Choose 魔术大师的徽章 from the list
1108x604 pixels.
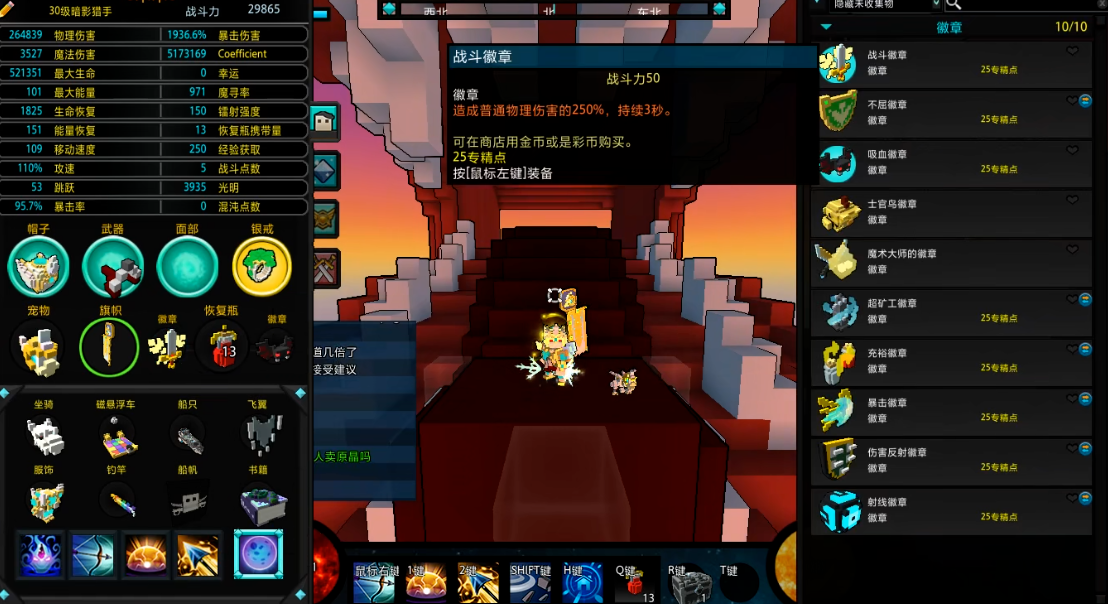[950, 262]
